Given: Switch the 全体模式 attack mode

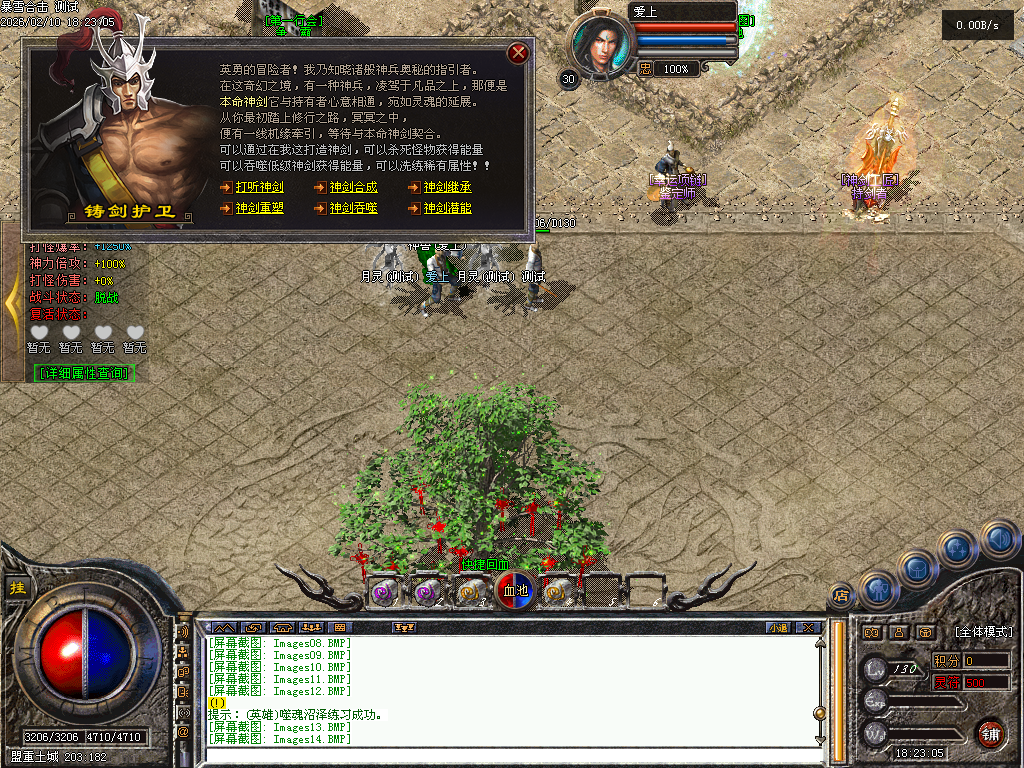Looking at the screenshot, I should tap(983, 632).
